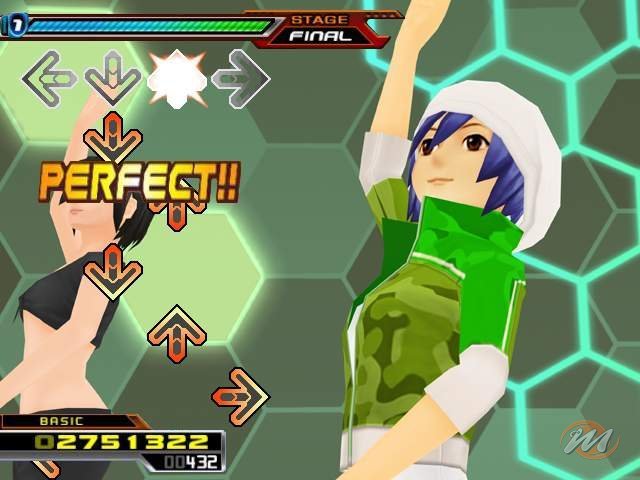Click the right arrow step-zone target

tap(241, 77)
